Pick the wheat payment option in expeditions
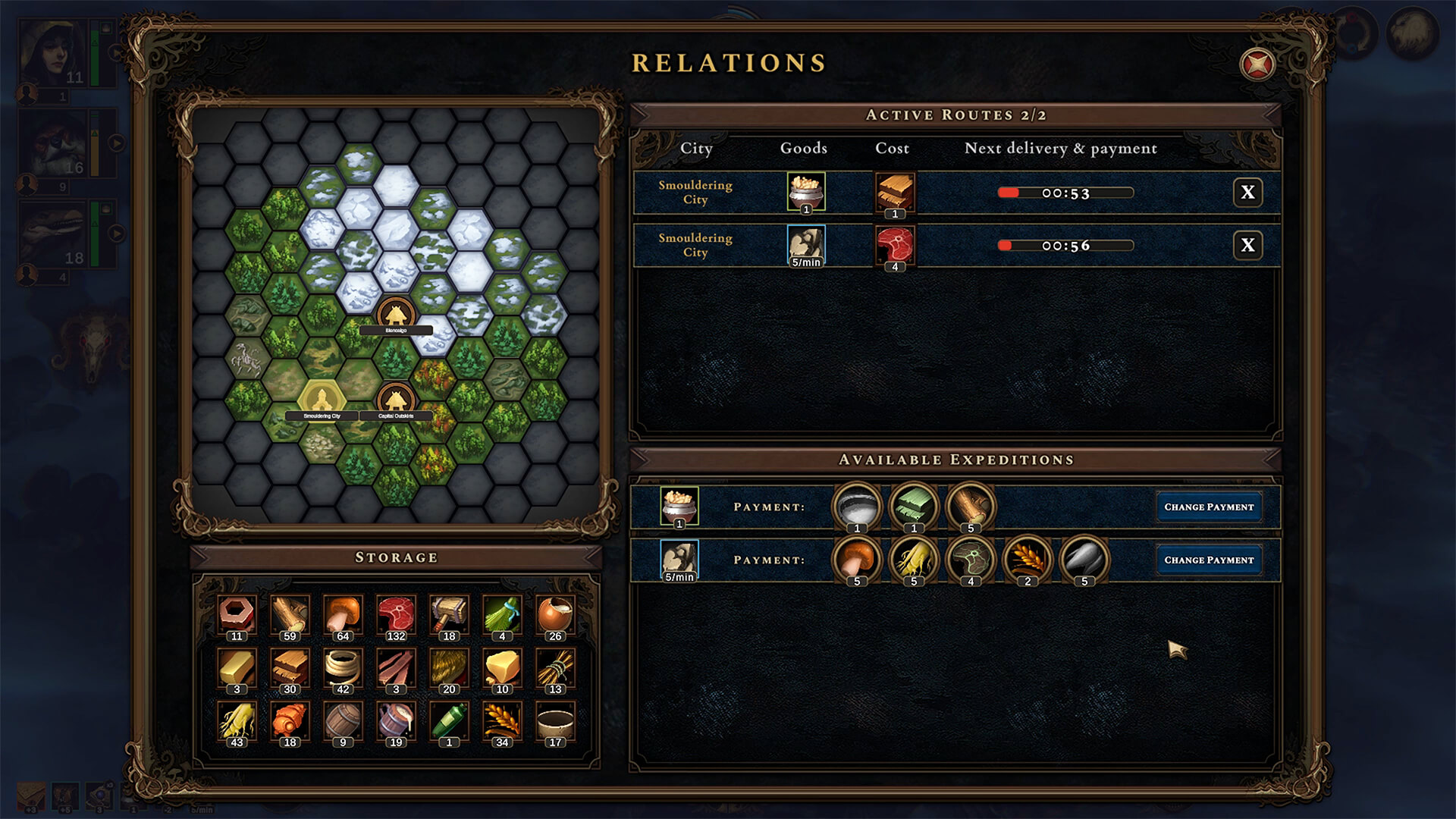Image resolution: width=1456 pixels, height=819 pixels. pos(1028,560)
